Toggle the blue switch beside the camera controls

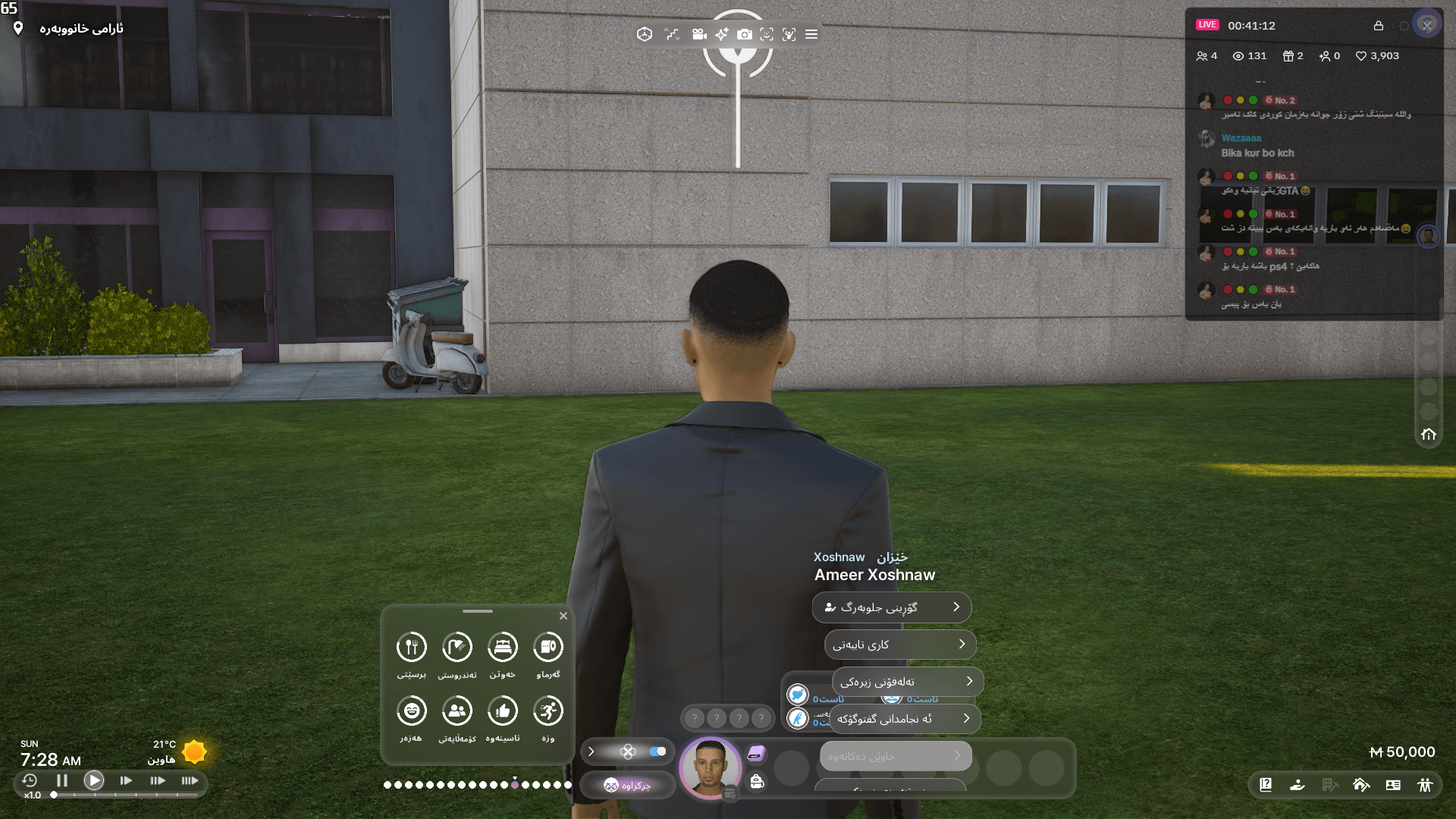(657, 752)
